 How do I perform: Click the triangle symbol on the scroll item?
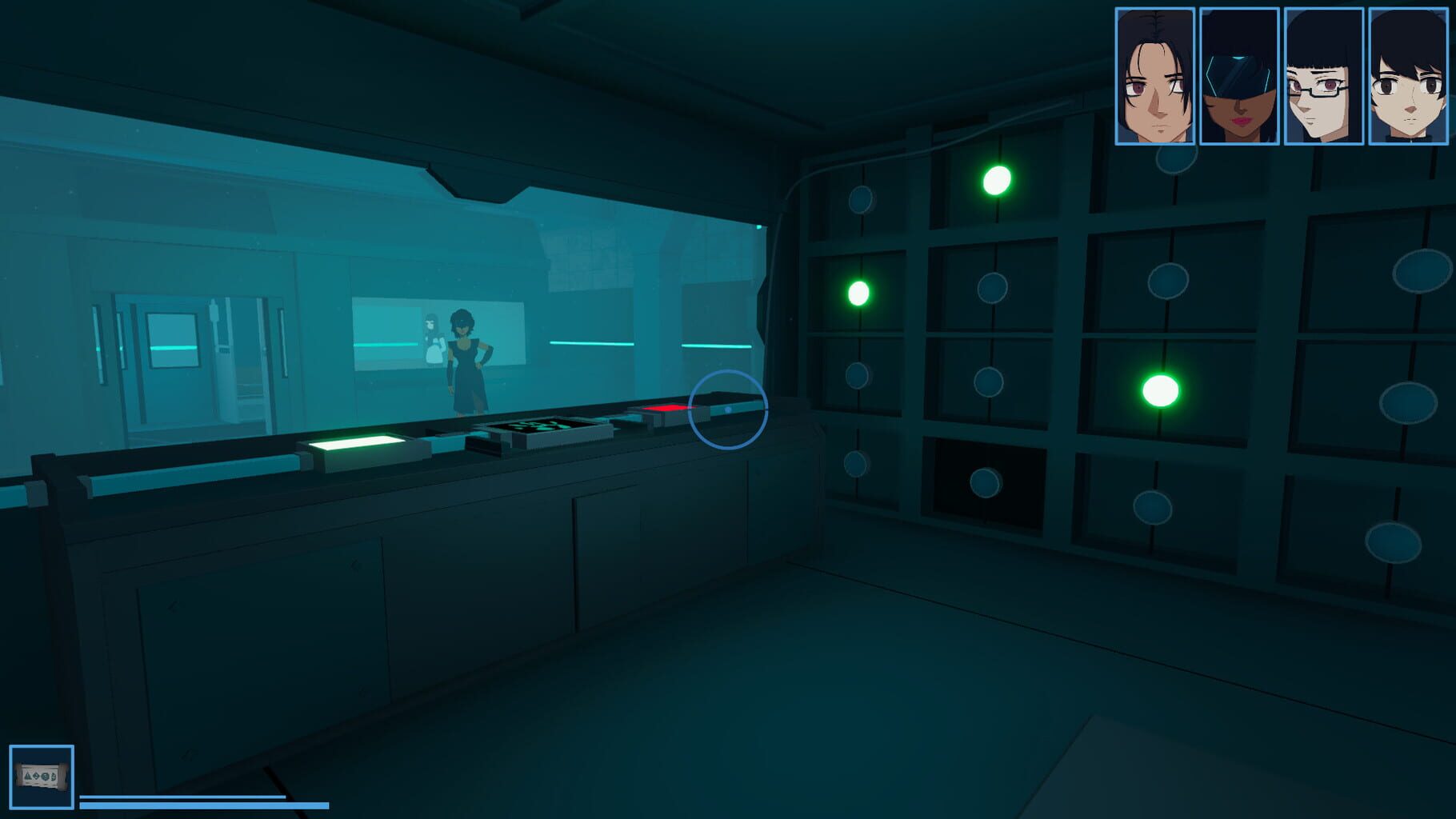(28, 777)
